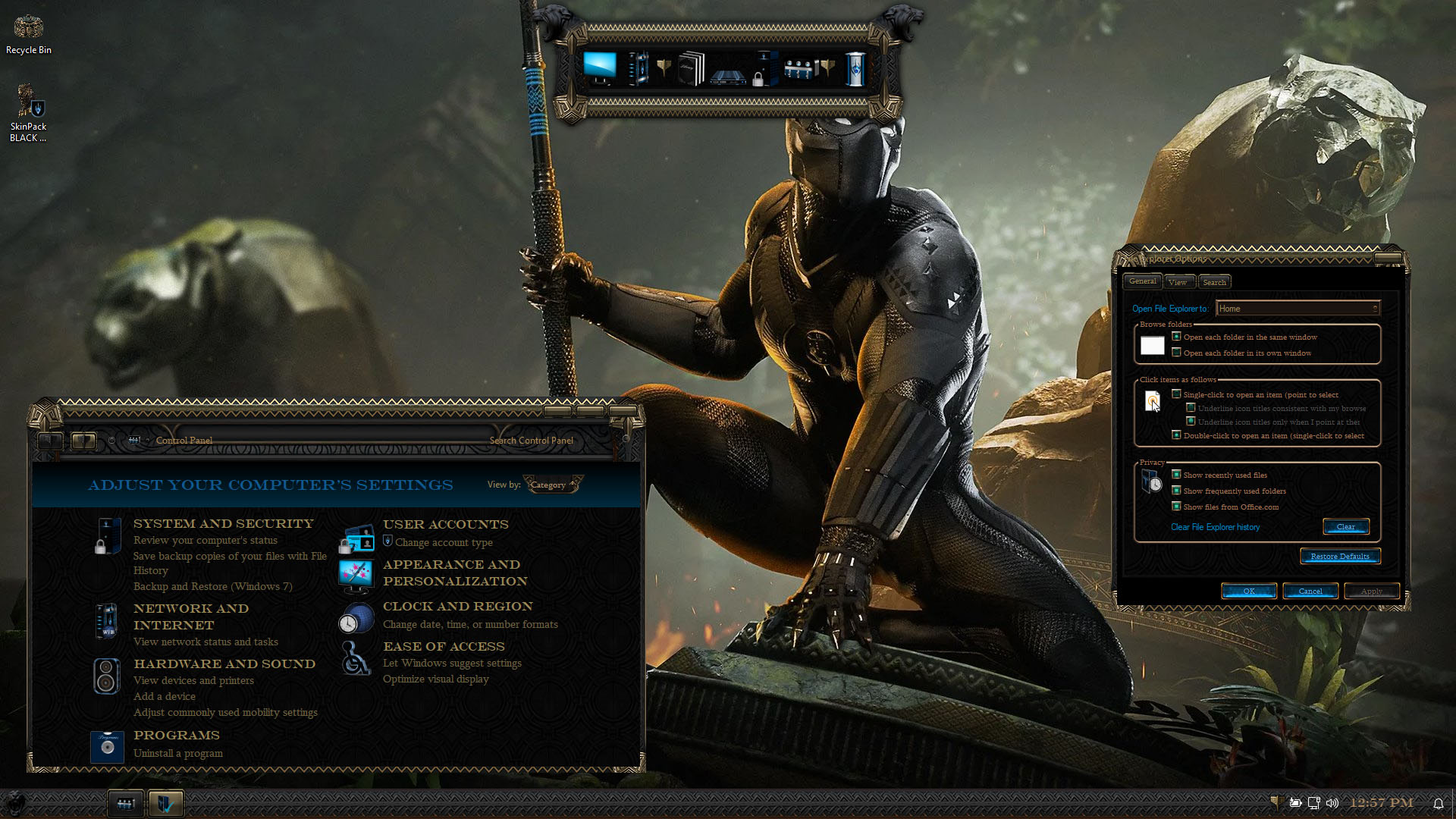Open User Accounts category
The image size is (1456, 819).
[445, 525]
